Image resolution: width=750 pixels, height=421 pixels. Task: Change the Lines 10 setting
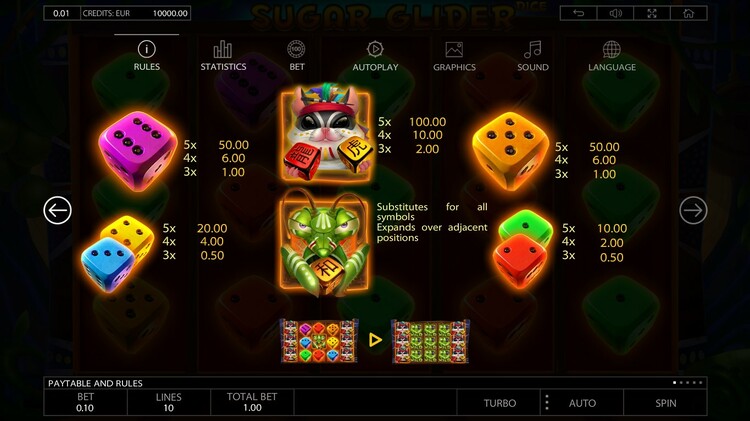pos(169,402)
